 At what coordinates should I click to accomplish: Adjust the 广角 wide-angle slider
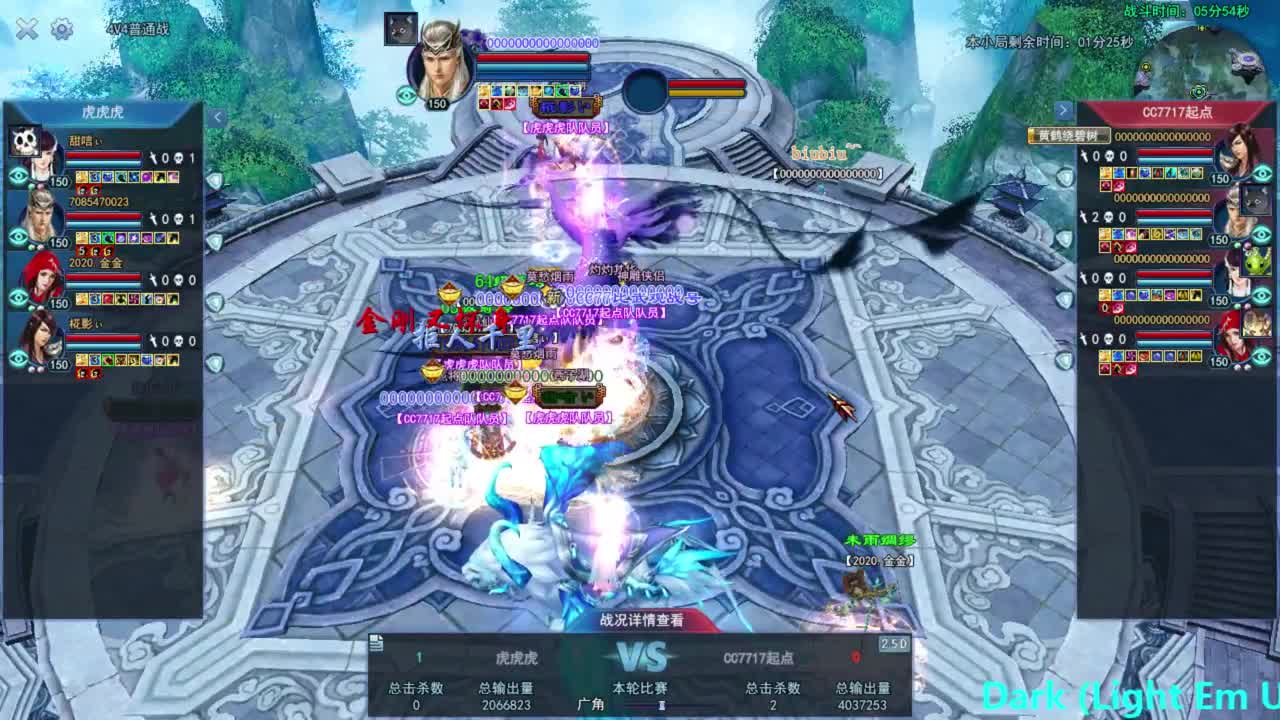660,706
